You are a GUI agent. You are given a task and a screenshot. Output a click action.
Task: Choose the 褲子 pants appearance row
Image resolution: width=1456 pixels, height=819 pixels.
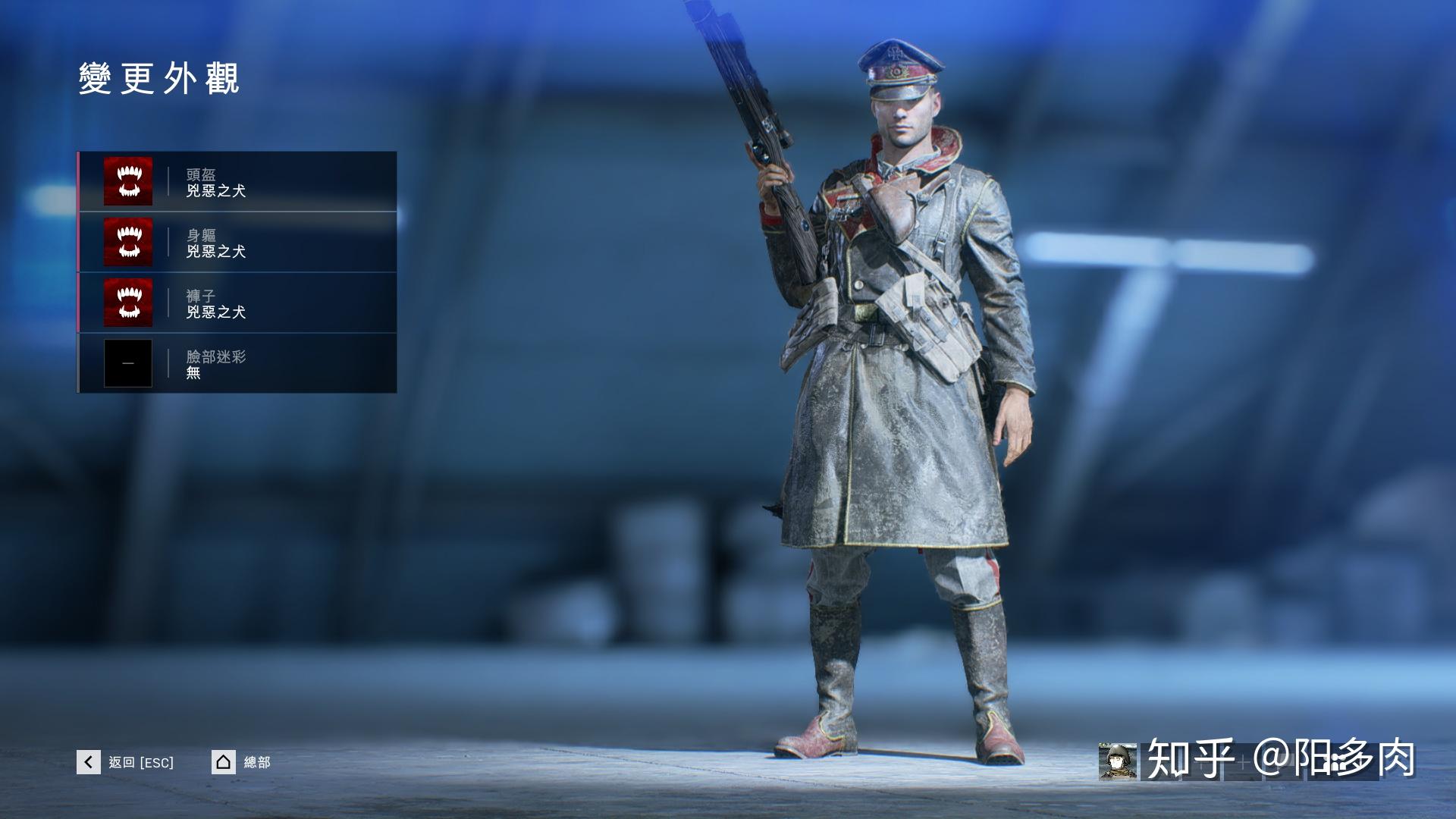[x=237, y=303]
